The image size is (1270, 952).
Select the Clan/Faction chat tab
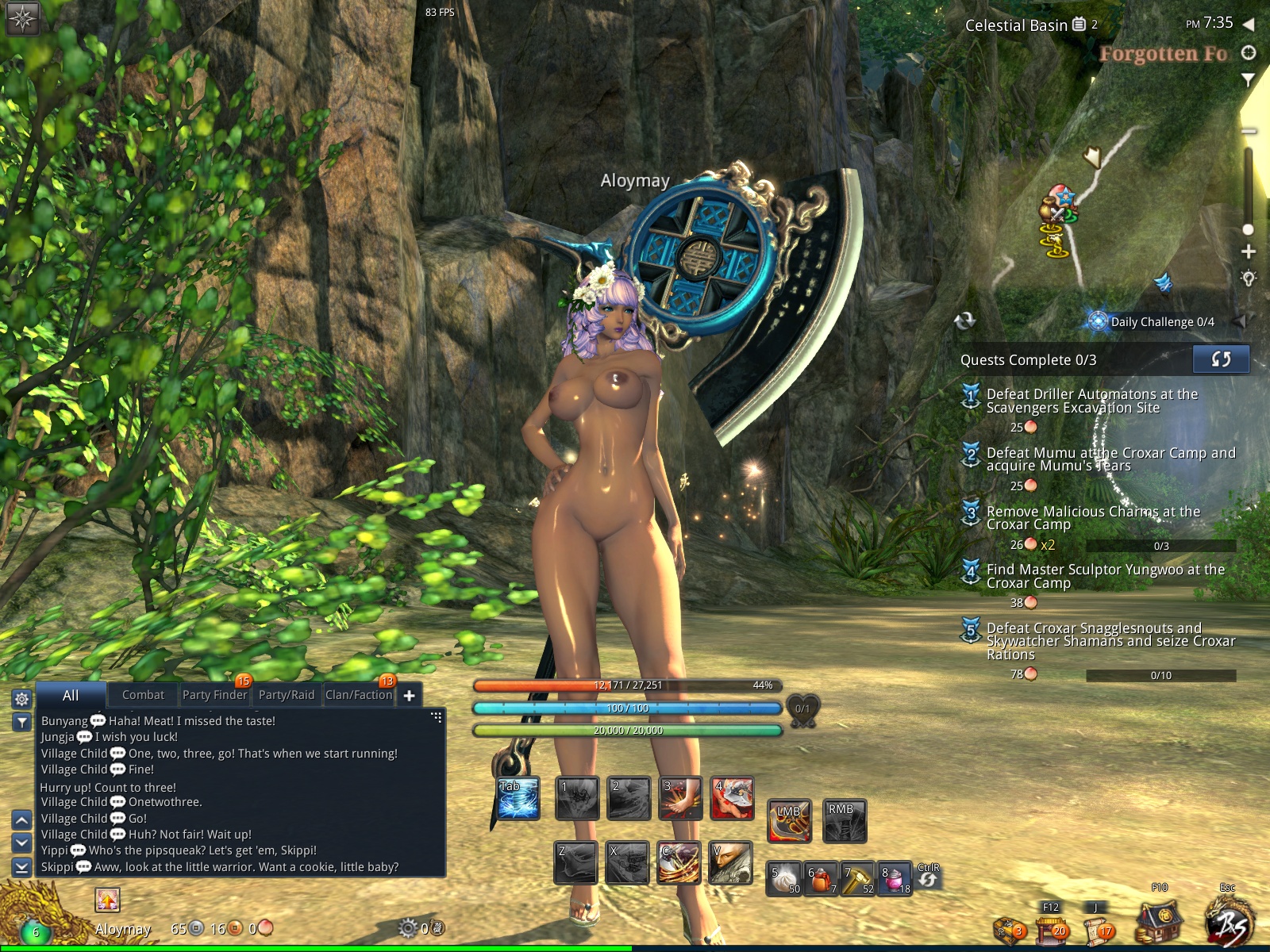coord(359,695)
